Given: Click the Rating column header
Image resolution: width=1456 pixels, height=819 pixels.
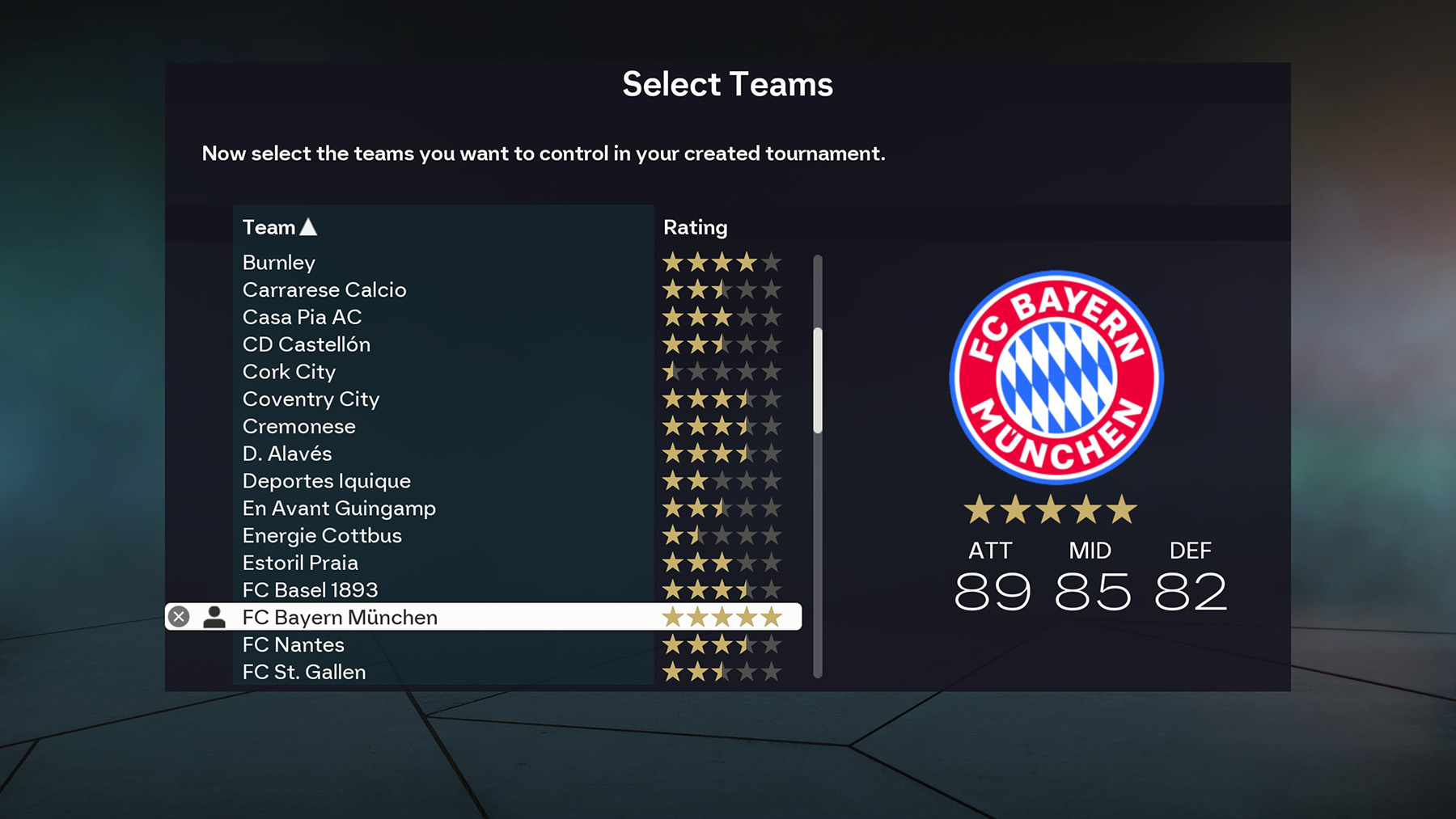Looking at the screenshot, I should (x=694, y=227).
